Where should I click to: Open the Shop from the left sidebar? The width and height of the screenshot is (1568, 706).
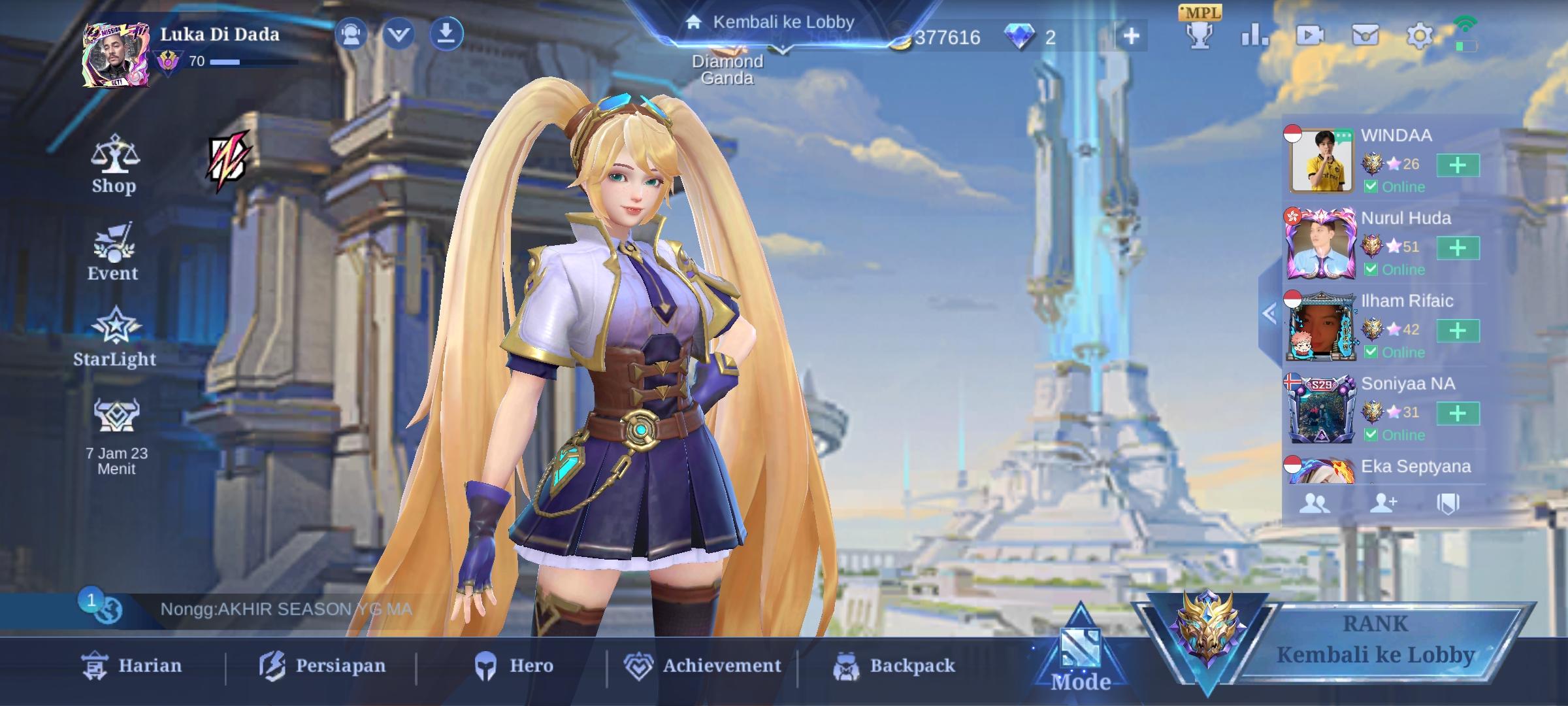tap(114, 160)
